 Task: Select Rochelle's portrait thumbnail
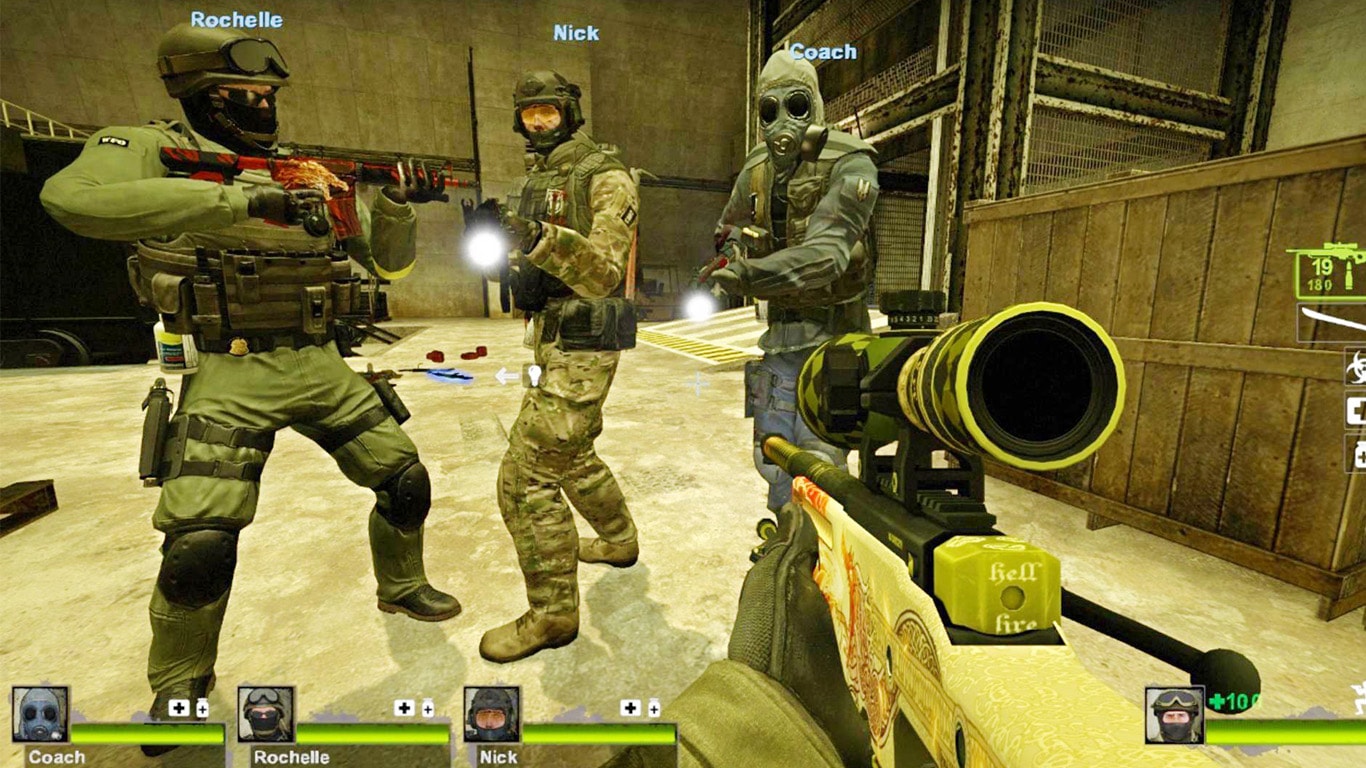coord(264,713)
